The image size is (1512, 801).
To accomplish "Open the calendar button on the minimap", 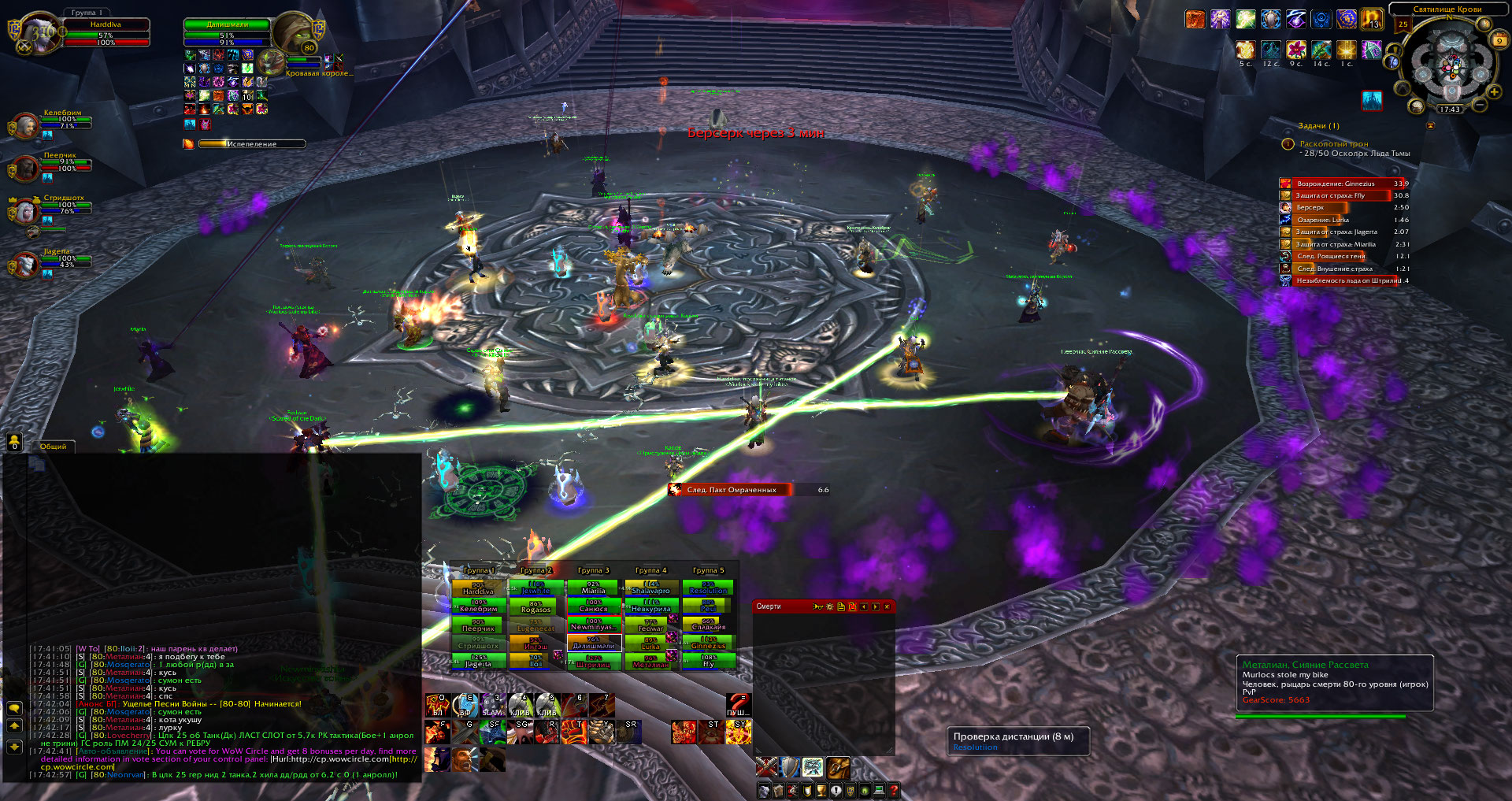I will click(1499, 39).
